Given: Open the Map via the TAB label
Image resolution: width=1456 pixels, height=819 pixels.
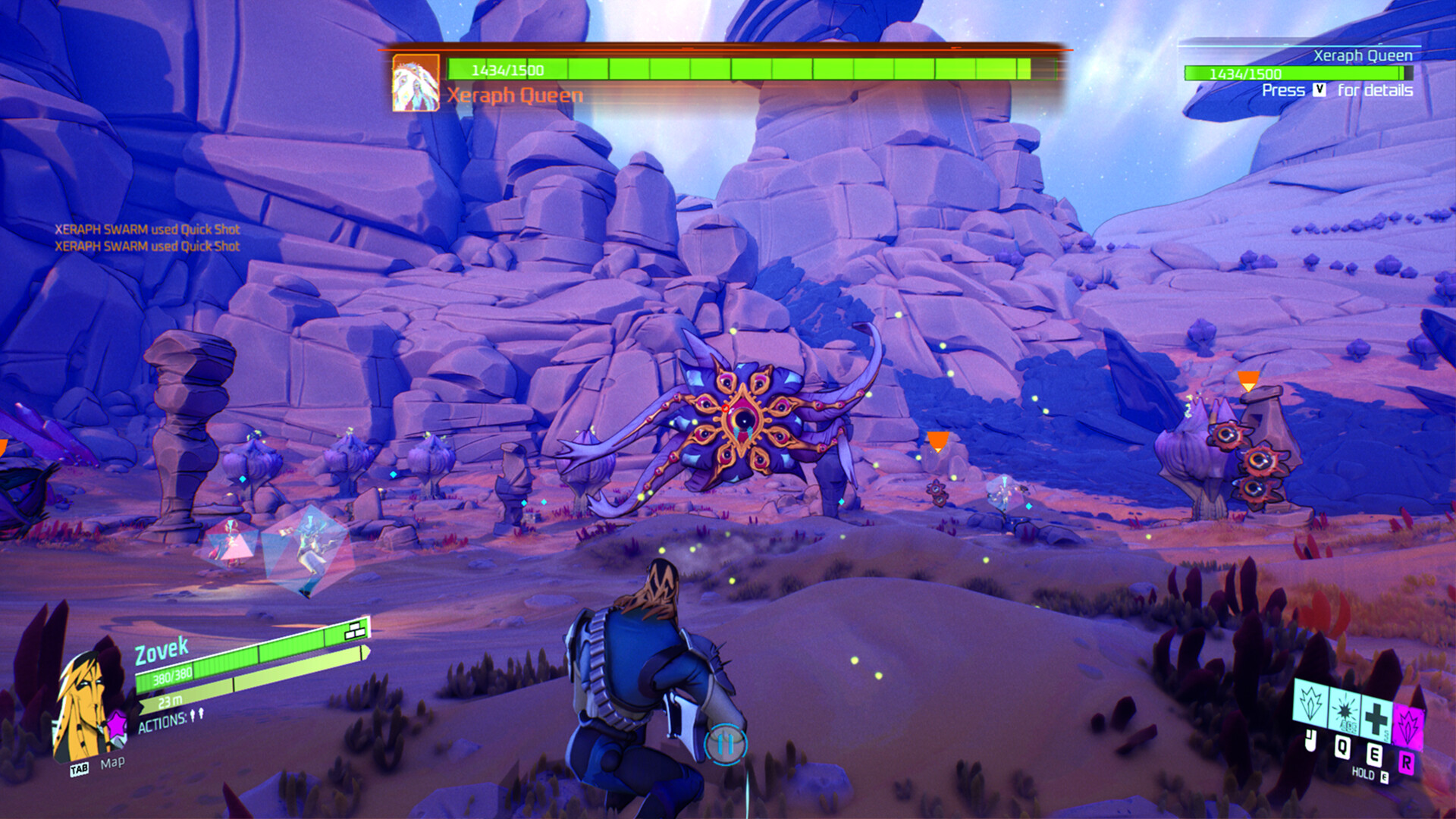Looking at the screenshot, I should pos(79,767).
